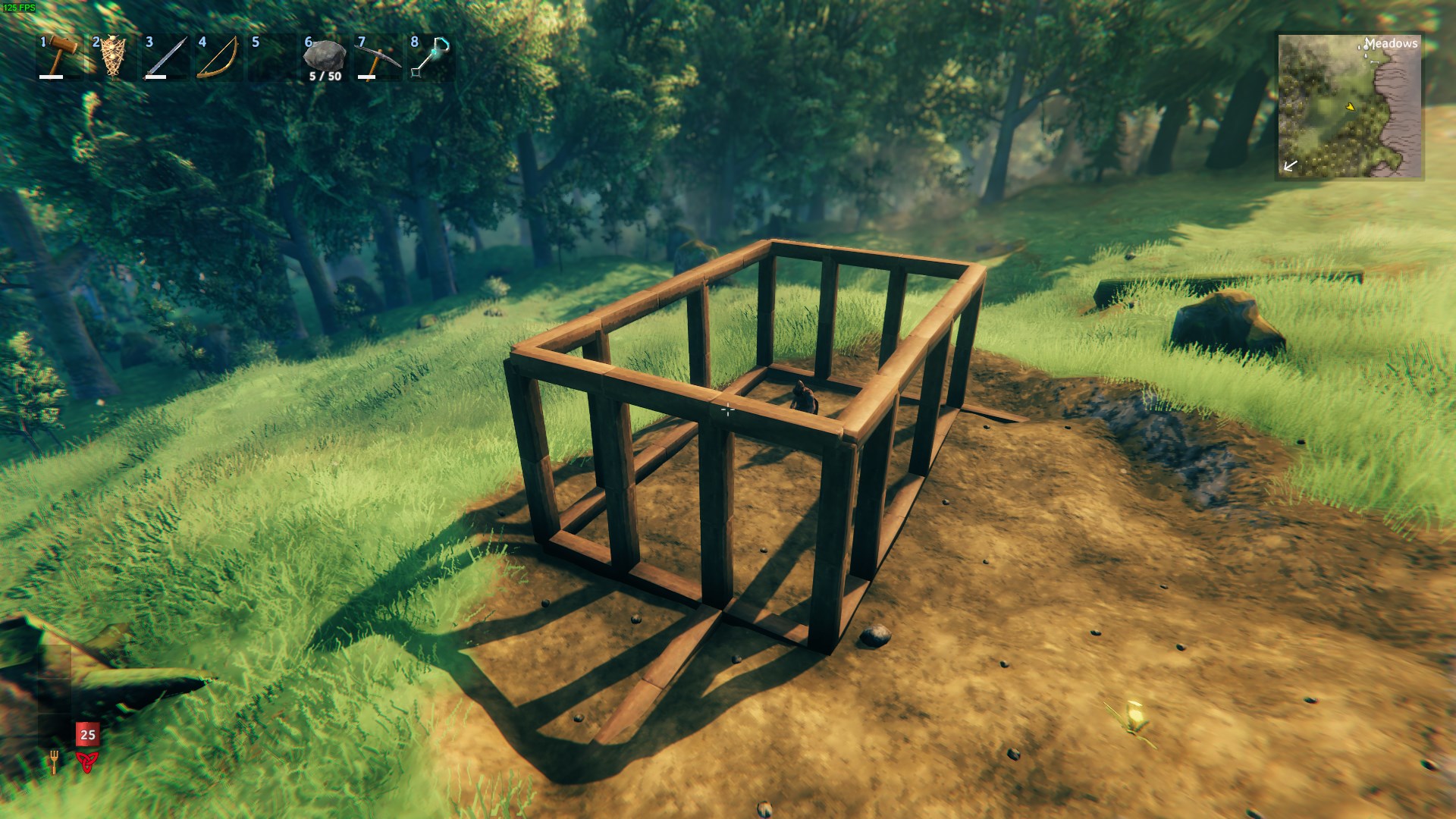Select the hammer in hotbar slot 1
The image size is (1456, 819).
coord(61,56)
